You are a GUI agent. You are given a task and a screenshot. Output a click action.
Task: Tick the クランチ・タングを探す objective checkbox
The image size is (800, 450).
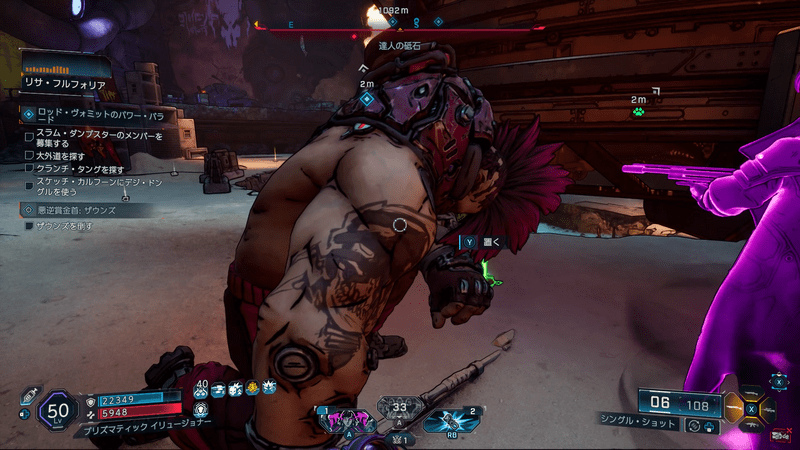point(29,169)
